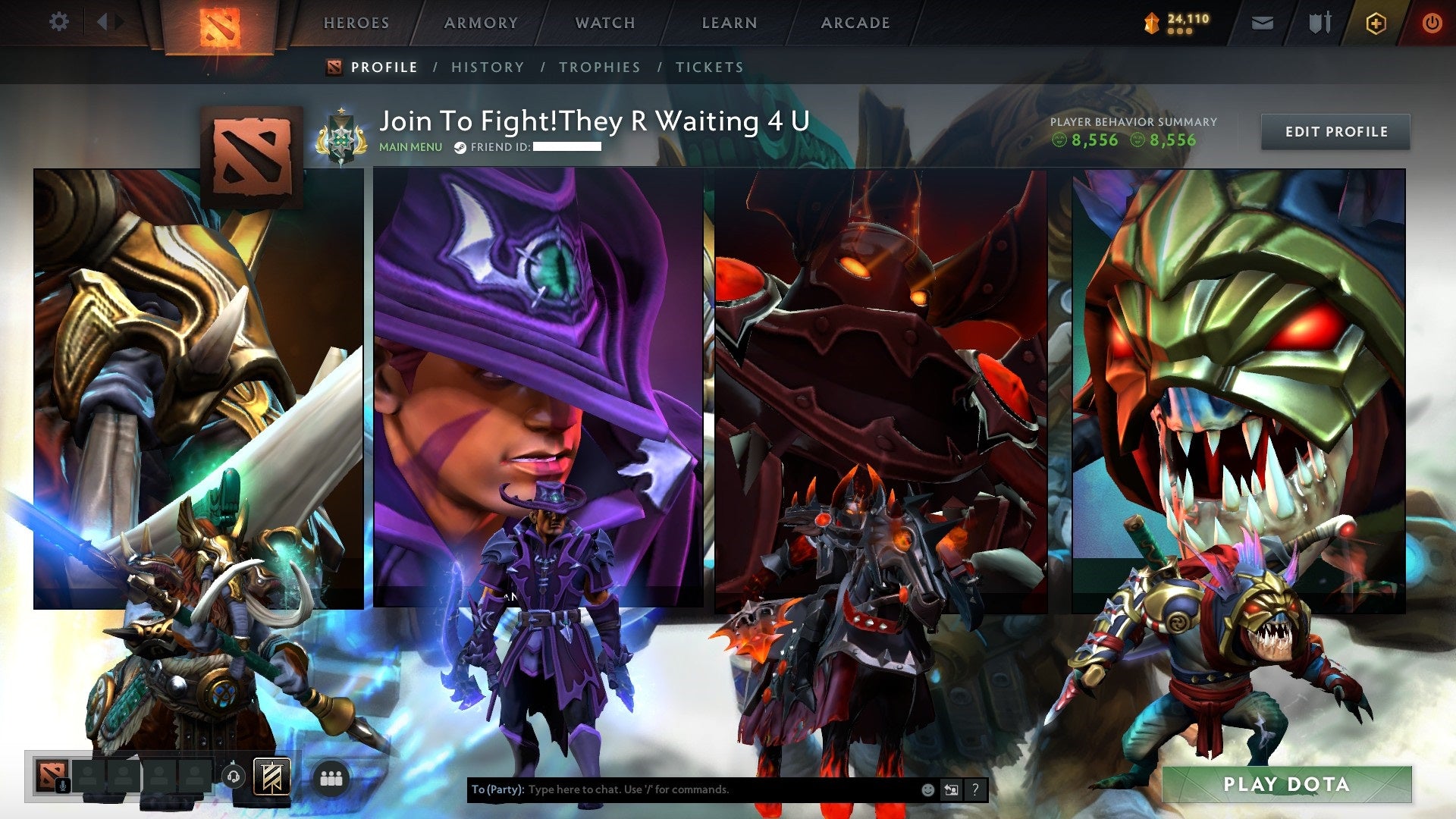This screenshot has height=819, width=1456.
Task: Click the emoticon smiley in the chat bar
Action: (927, 789)
